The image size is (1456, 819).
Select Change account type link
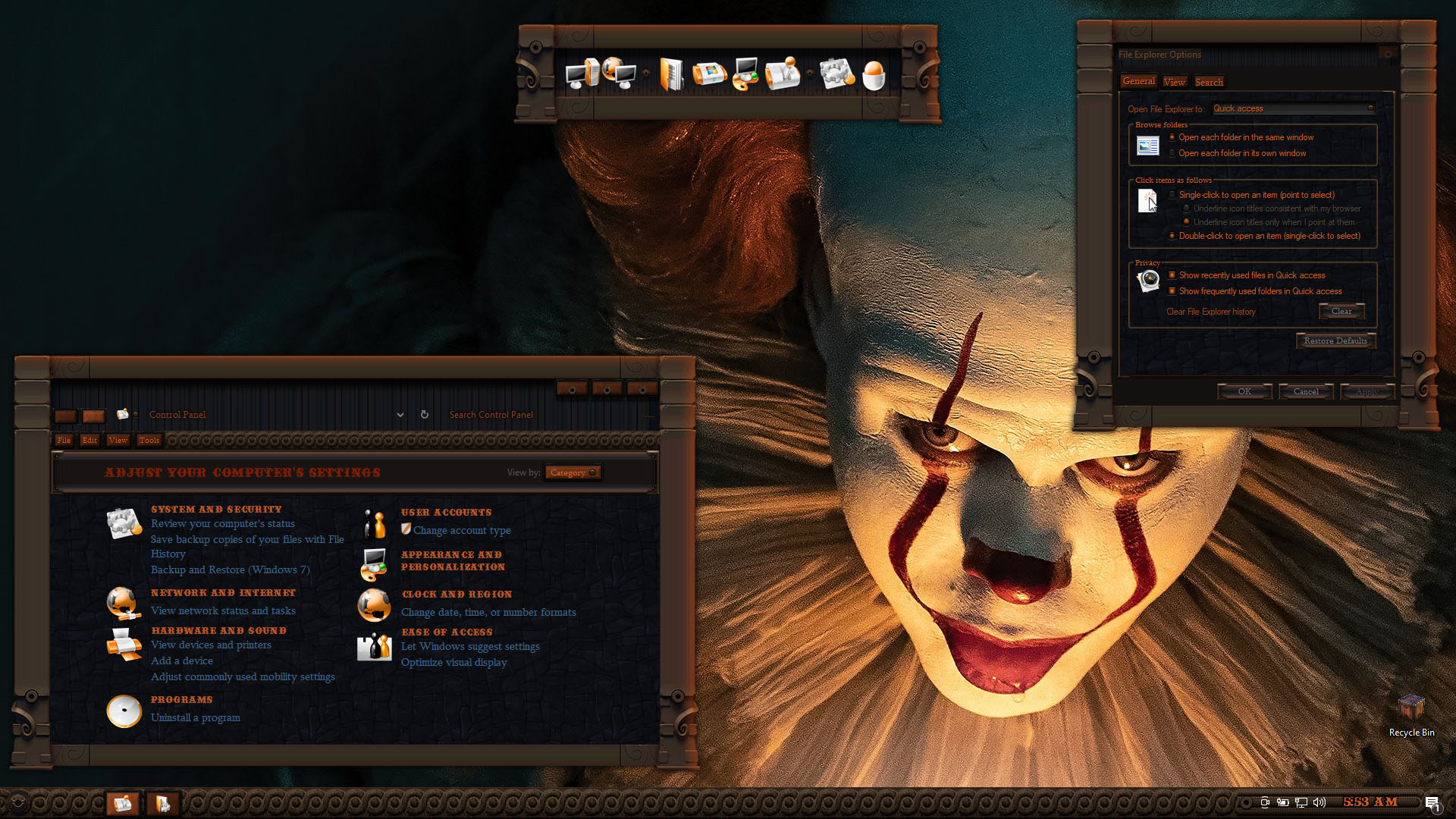pyautogui.click(x=462, y=531)
